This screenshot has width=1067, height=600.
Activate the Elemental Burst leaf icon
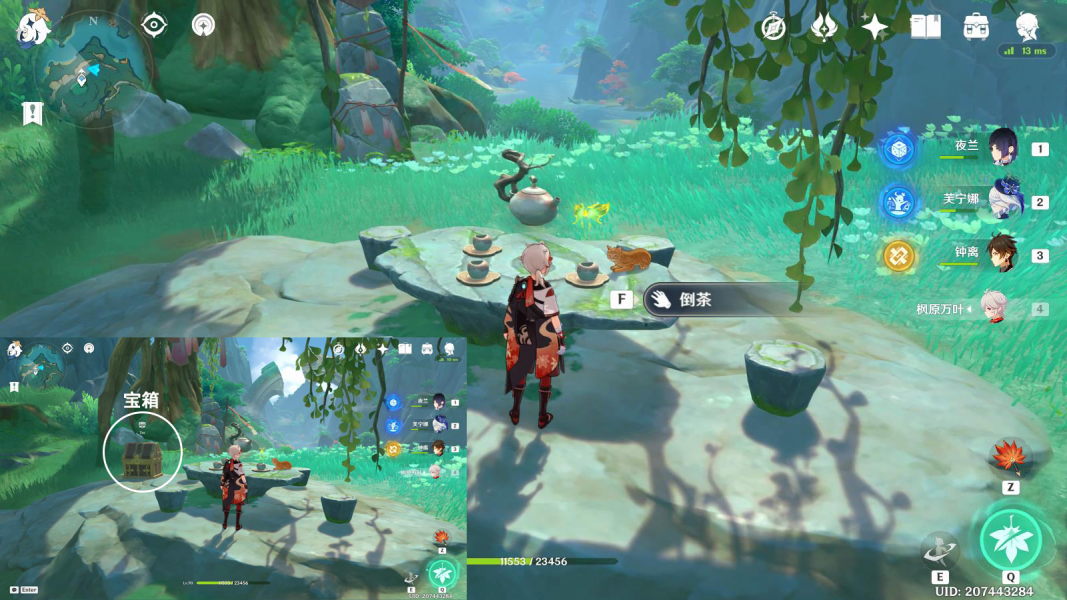pos(1011,540)
